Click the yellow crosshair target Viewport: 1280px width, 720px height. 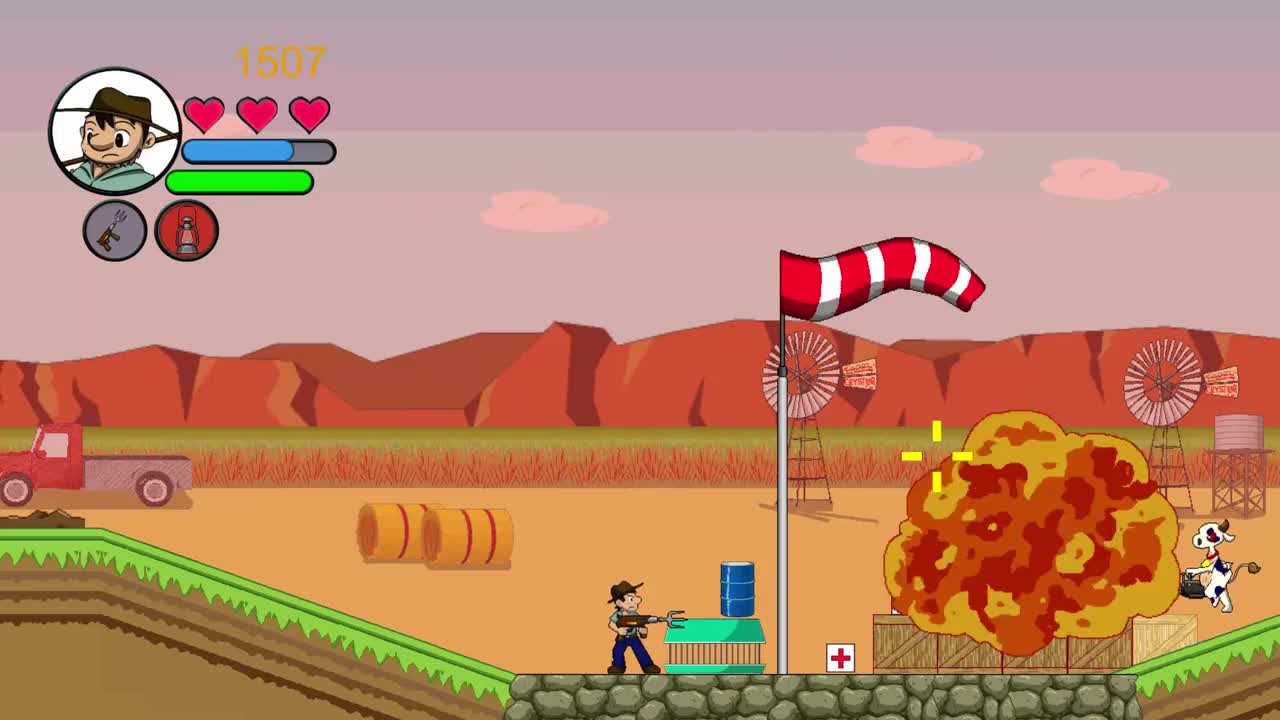938,456
